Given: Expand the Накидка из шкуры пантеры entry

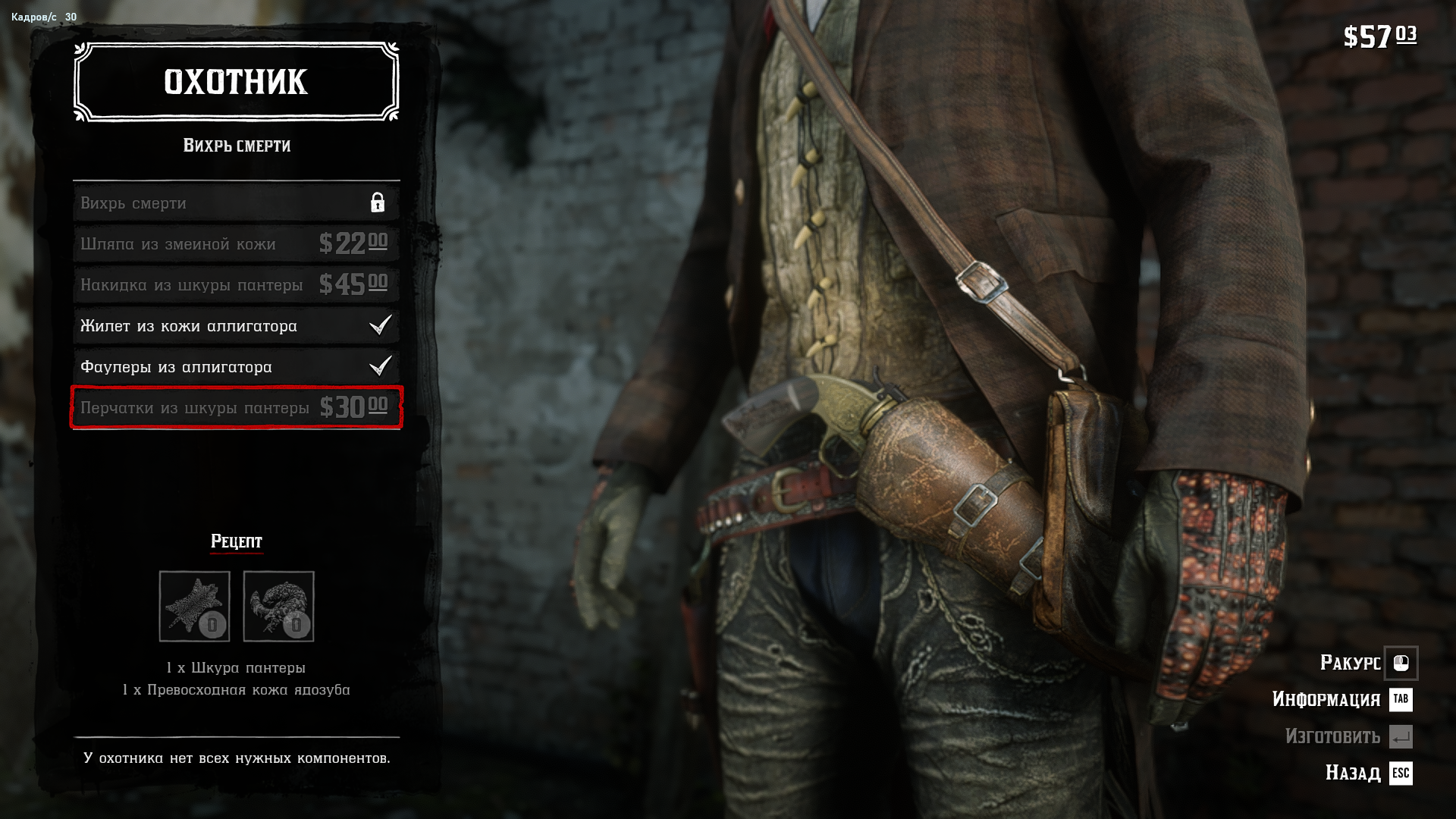Looking at the screenshot, I should tap(235, 284).
